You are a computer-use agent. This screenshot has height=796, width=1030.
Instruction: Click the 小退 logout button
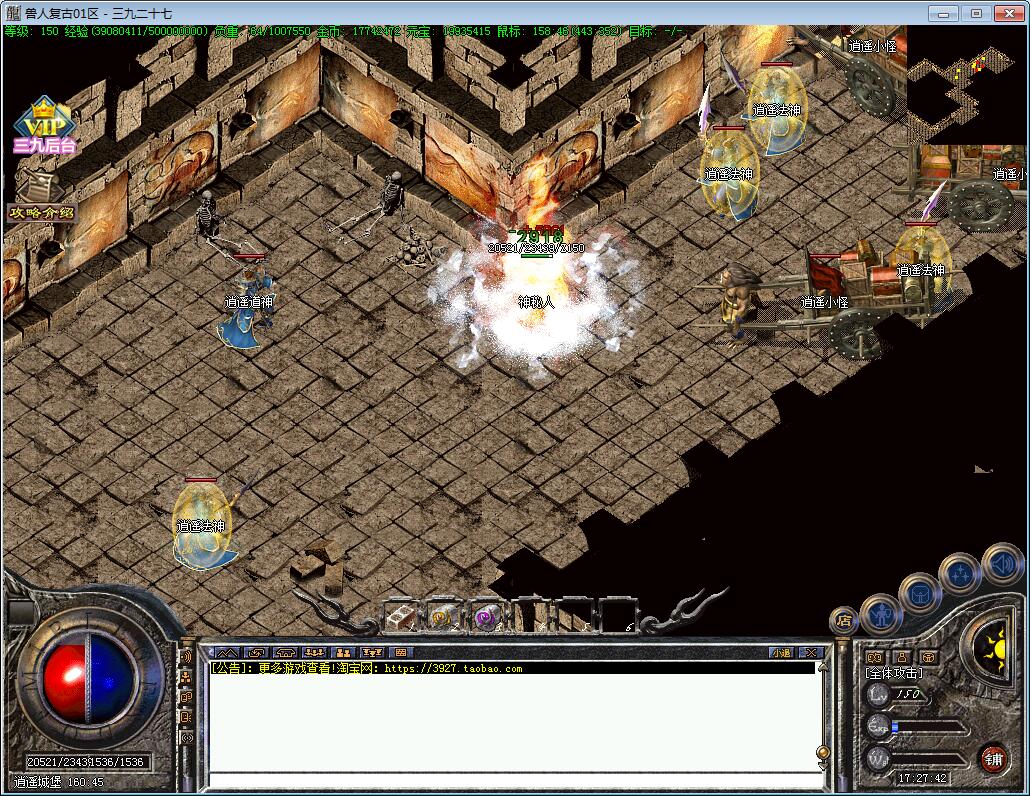[781, 652]
